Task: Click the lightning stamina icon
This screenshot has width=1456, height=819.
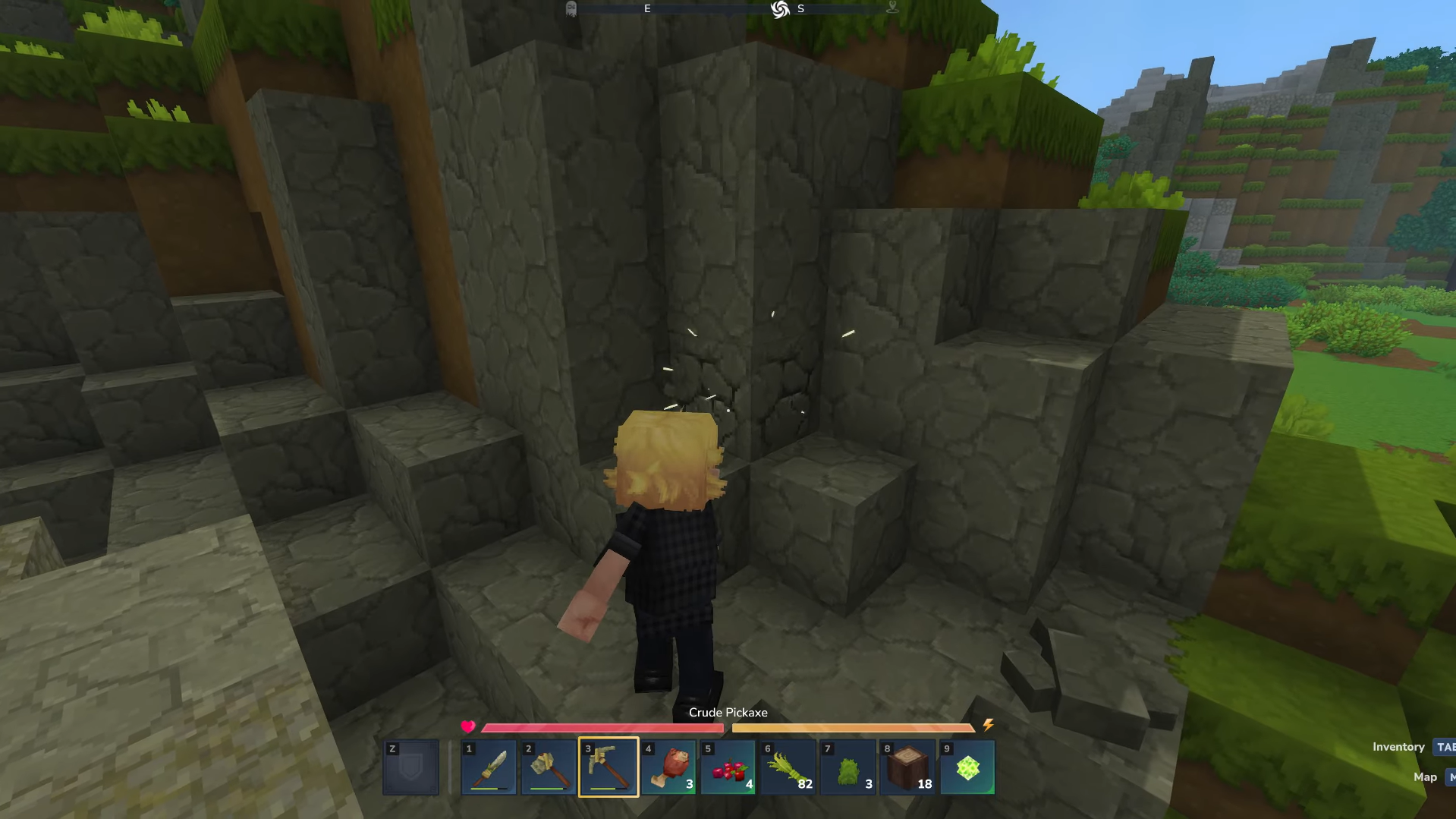Action: (987, 726)
